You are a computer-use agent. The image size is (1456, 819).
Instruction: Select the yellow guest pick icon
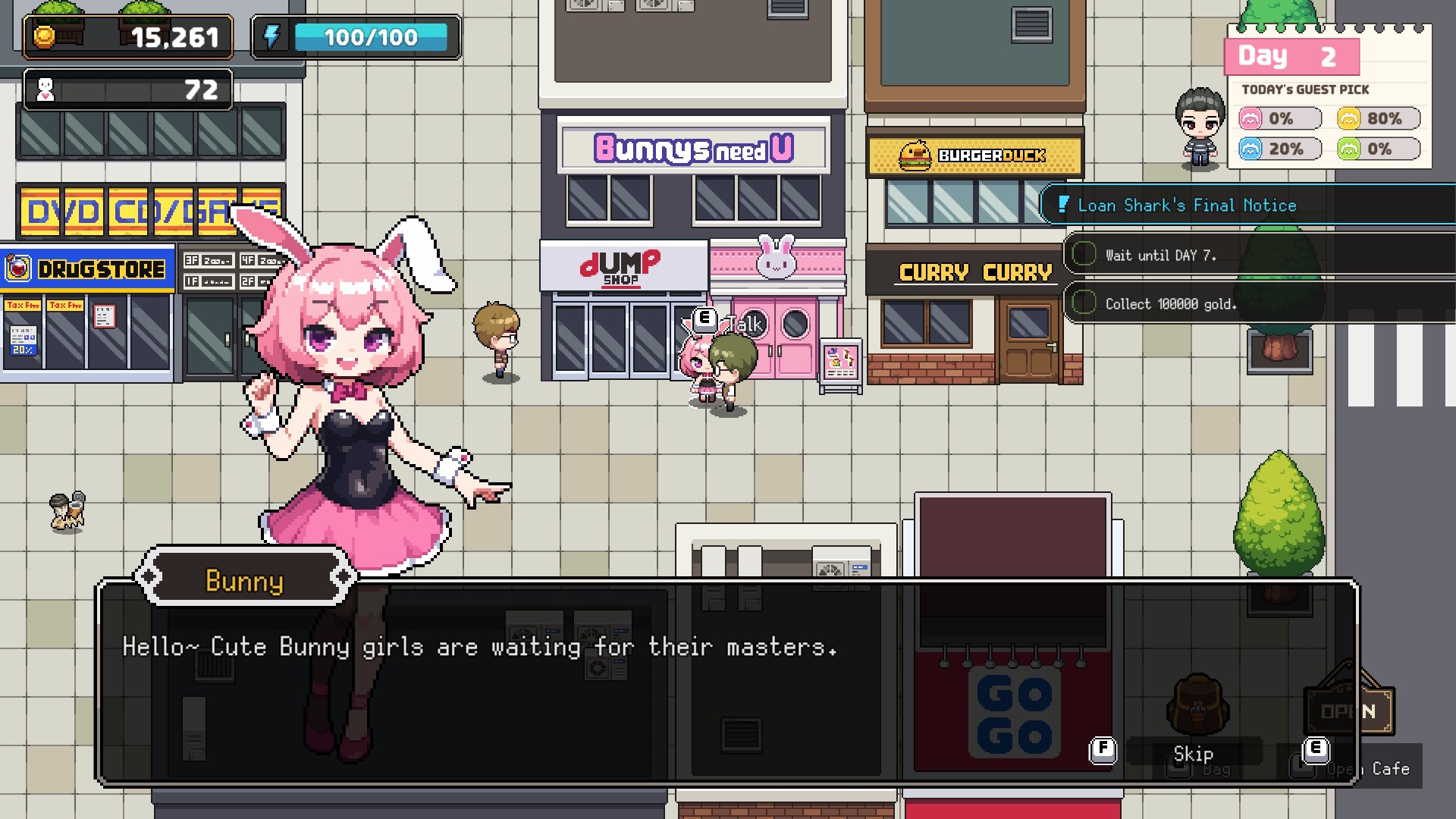point(1349,119)
